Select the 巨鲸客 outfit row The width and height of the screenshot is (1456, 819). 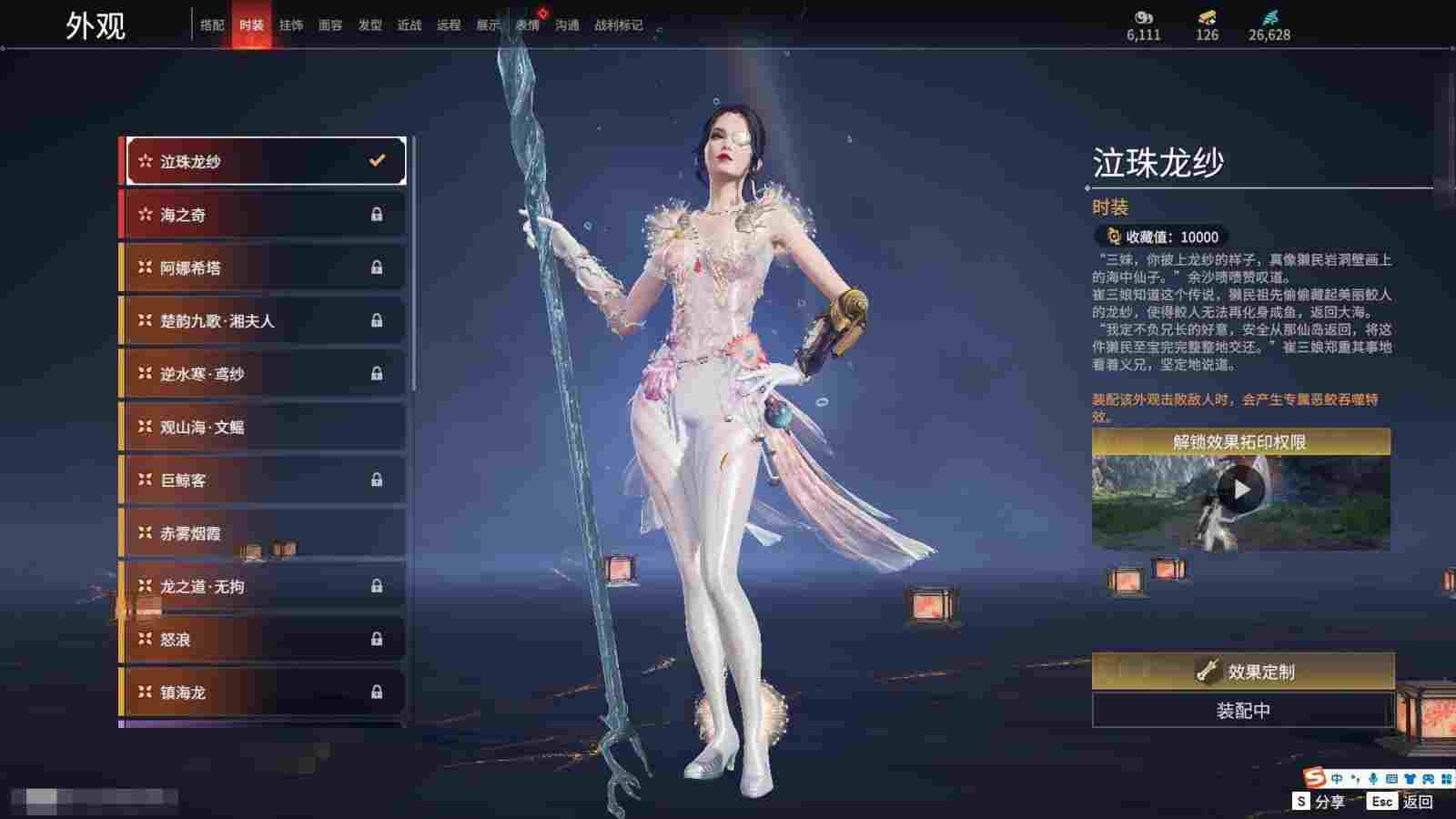click(264, 480)
